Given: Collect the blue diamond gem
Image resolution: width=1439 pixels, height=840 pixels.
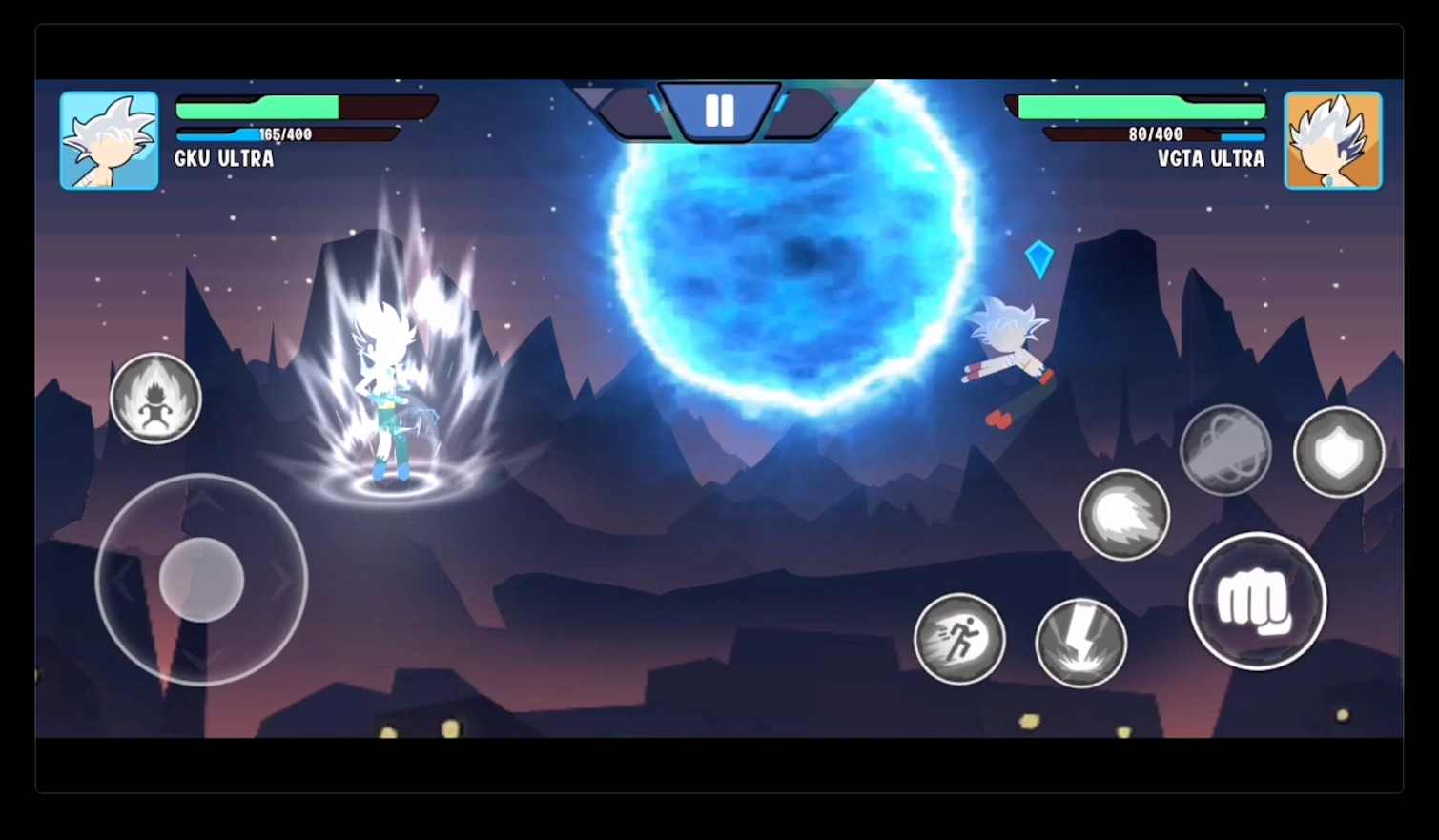Looking at the screenshot, I should pyautogui.click(x=1039, y=258).
